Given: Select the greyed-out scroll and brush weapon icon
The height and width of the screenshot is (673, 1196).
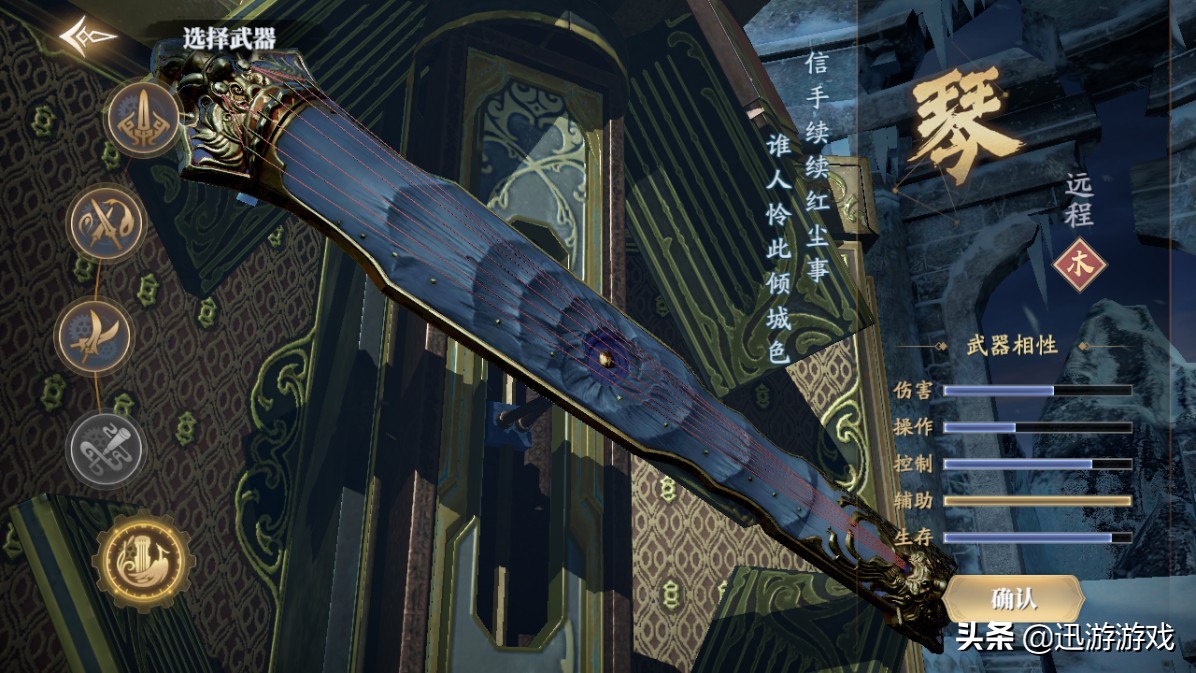Looking at the screenshot, I should (x=105, y=448).
